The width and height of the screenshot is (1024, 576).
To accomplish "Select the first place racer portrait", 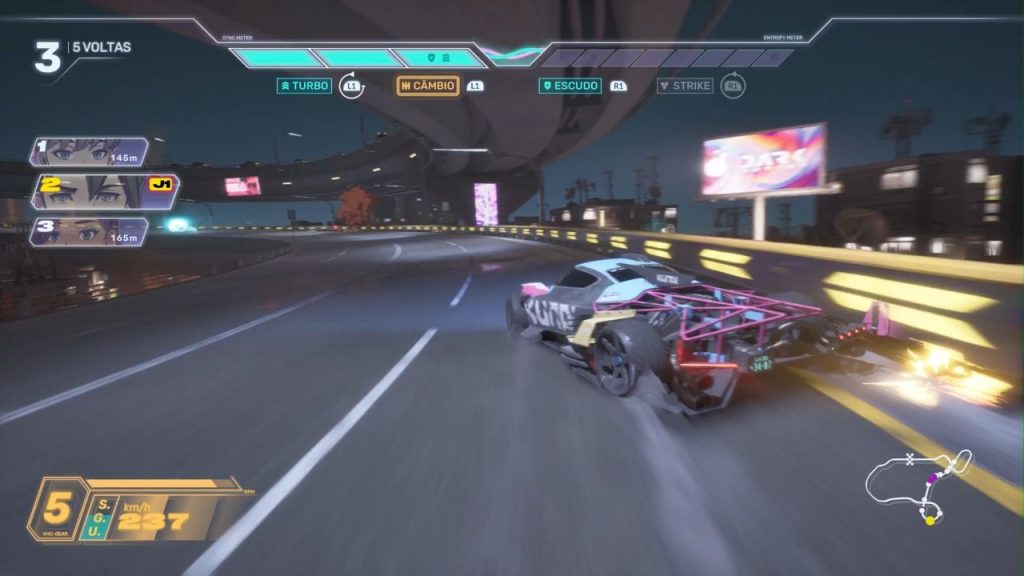I will pyautogui.click(x=89, y=152).
